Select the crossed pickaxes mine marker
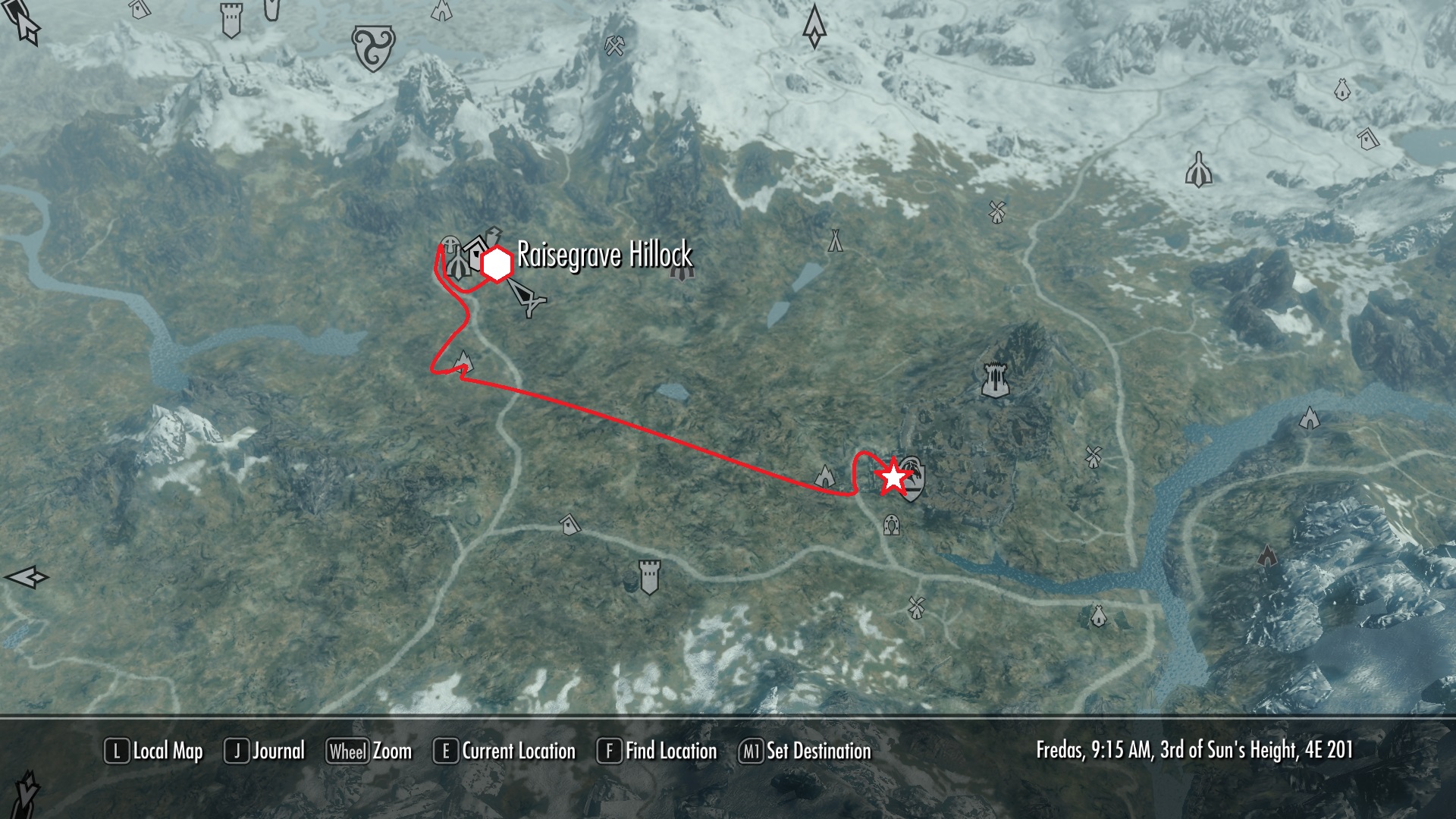Viewport: 1456px width, 819px height. 614,47
